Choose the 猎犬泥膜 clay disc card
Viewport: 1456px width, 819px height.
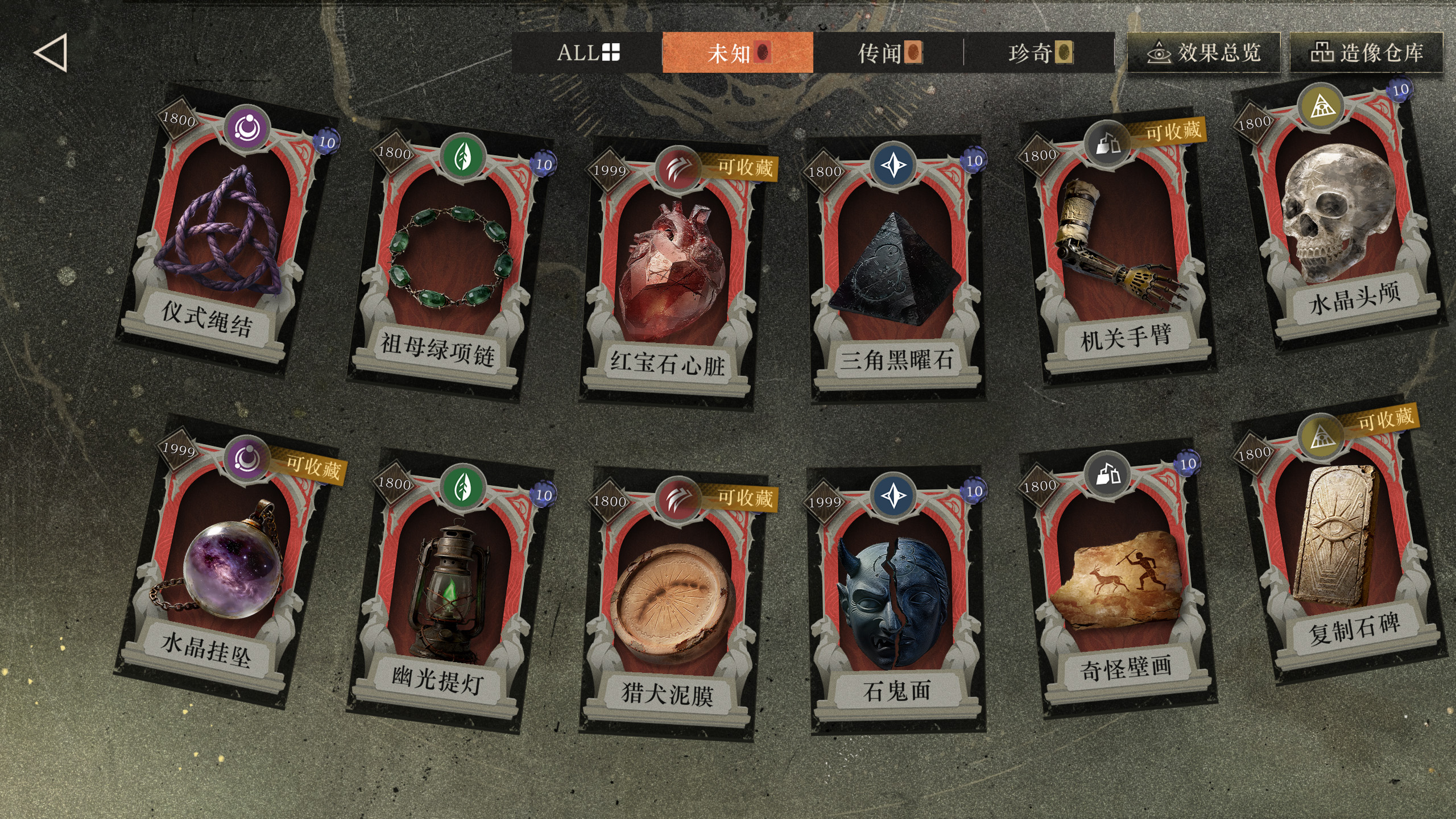click(671, 603)
